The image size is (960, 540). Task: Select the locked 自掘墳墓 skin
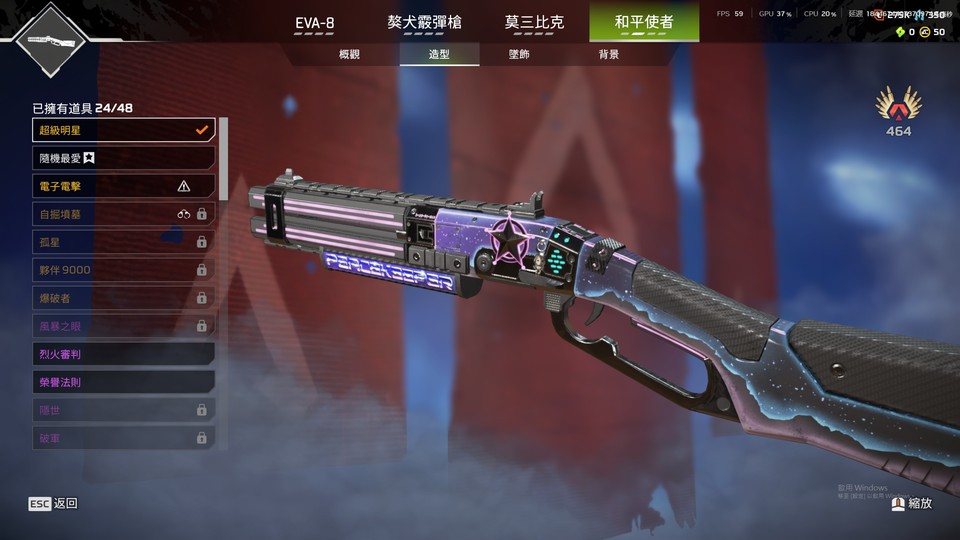124,214
